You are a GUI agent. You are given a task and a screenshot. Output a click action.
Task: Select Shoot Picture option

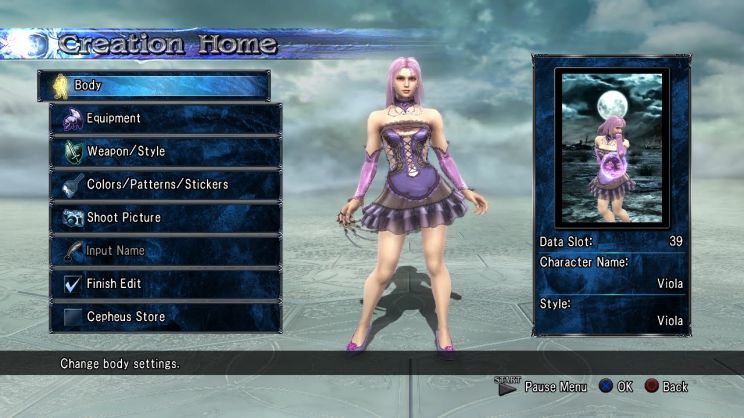[x=165, y=218]
